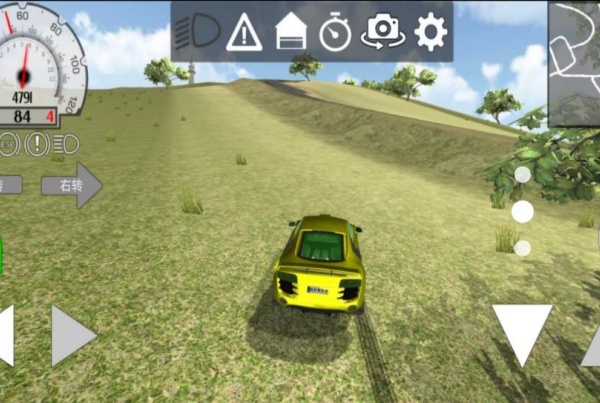This screenshot has height=403, width=600.
Task: Activate the hazard warning triangle
Action: pos(244,33)
